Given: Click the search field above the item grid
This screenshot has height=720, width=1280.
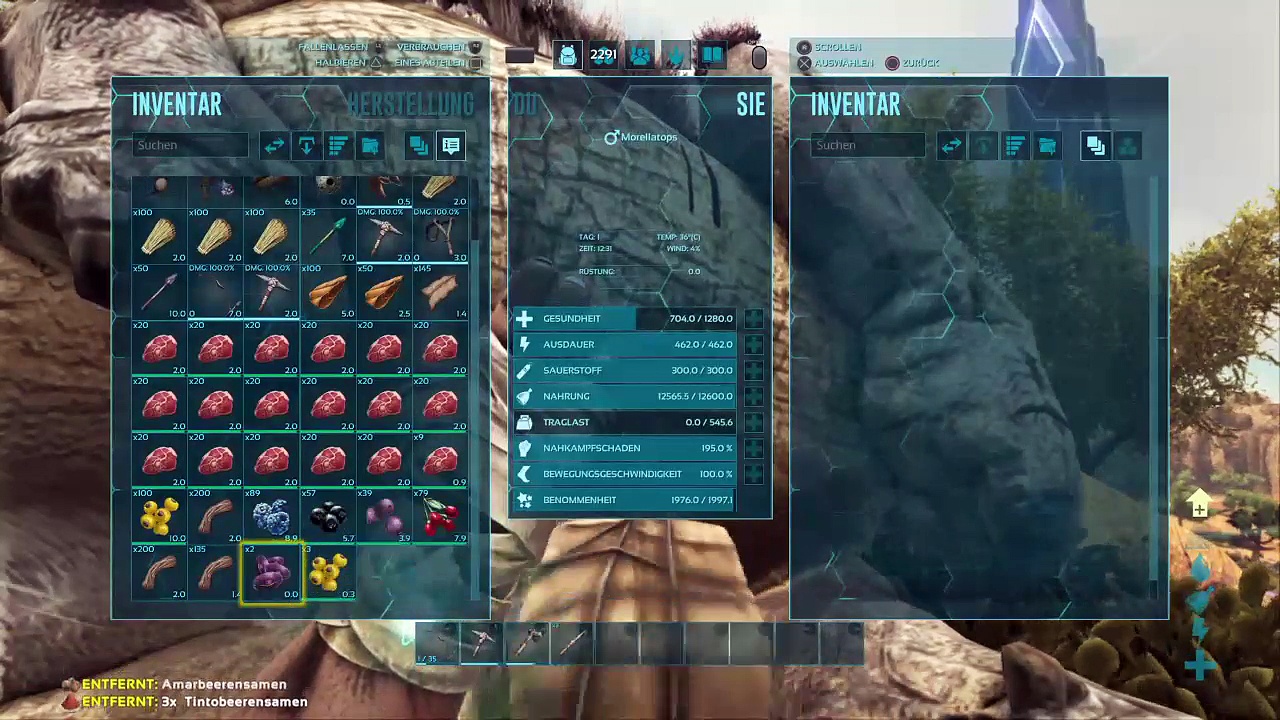Looking at the screenshot, I should (x=190, y=145).
